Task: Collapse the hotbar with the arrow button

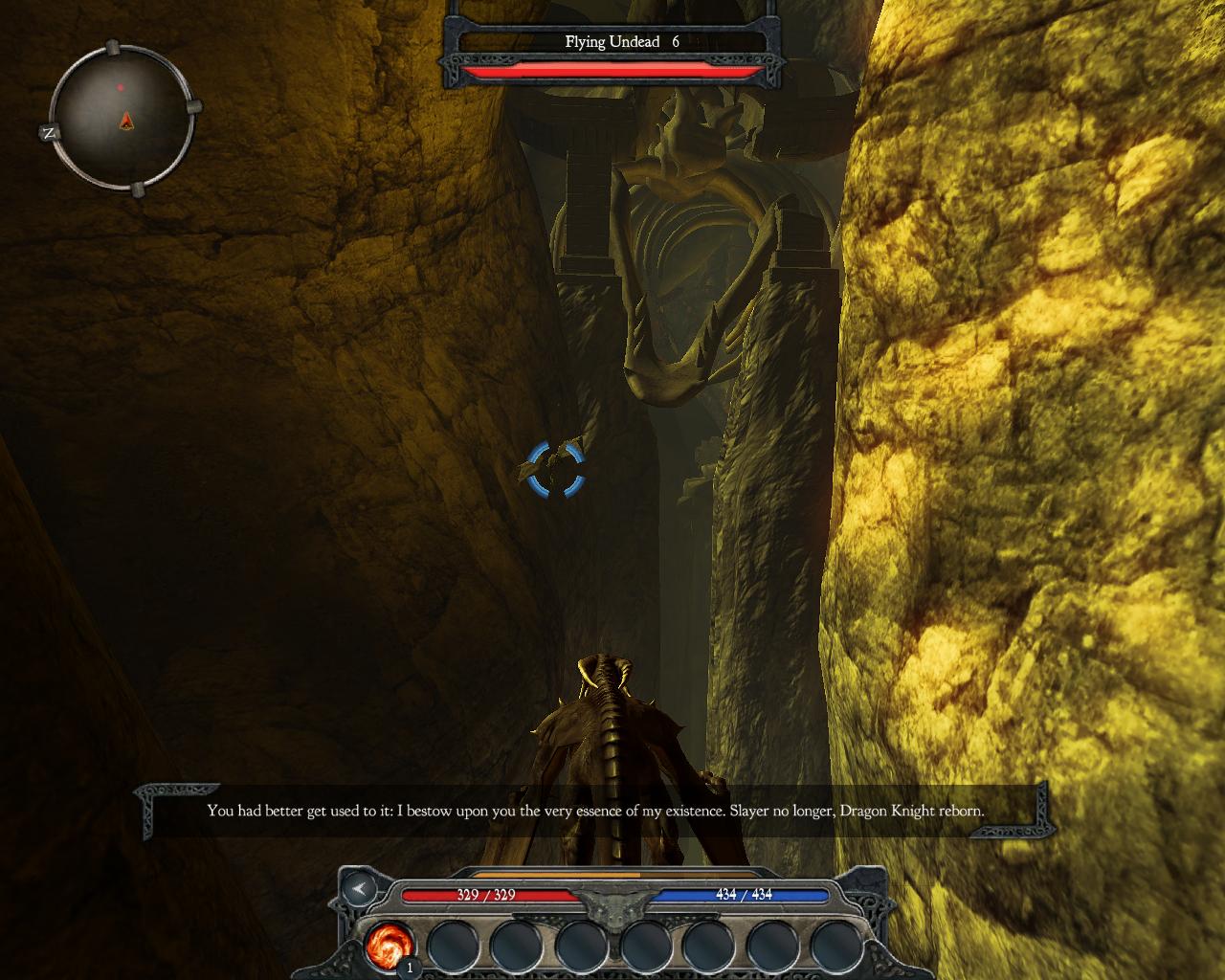Action: click(x=359, y=890)
